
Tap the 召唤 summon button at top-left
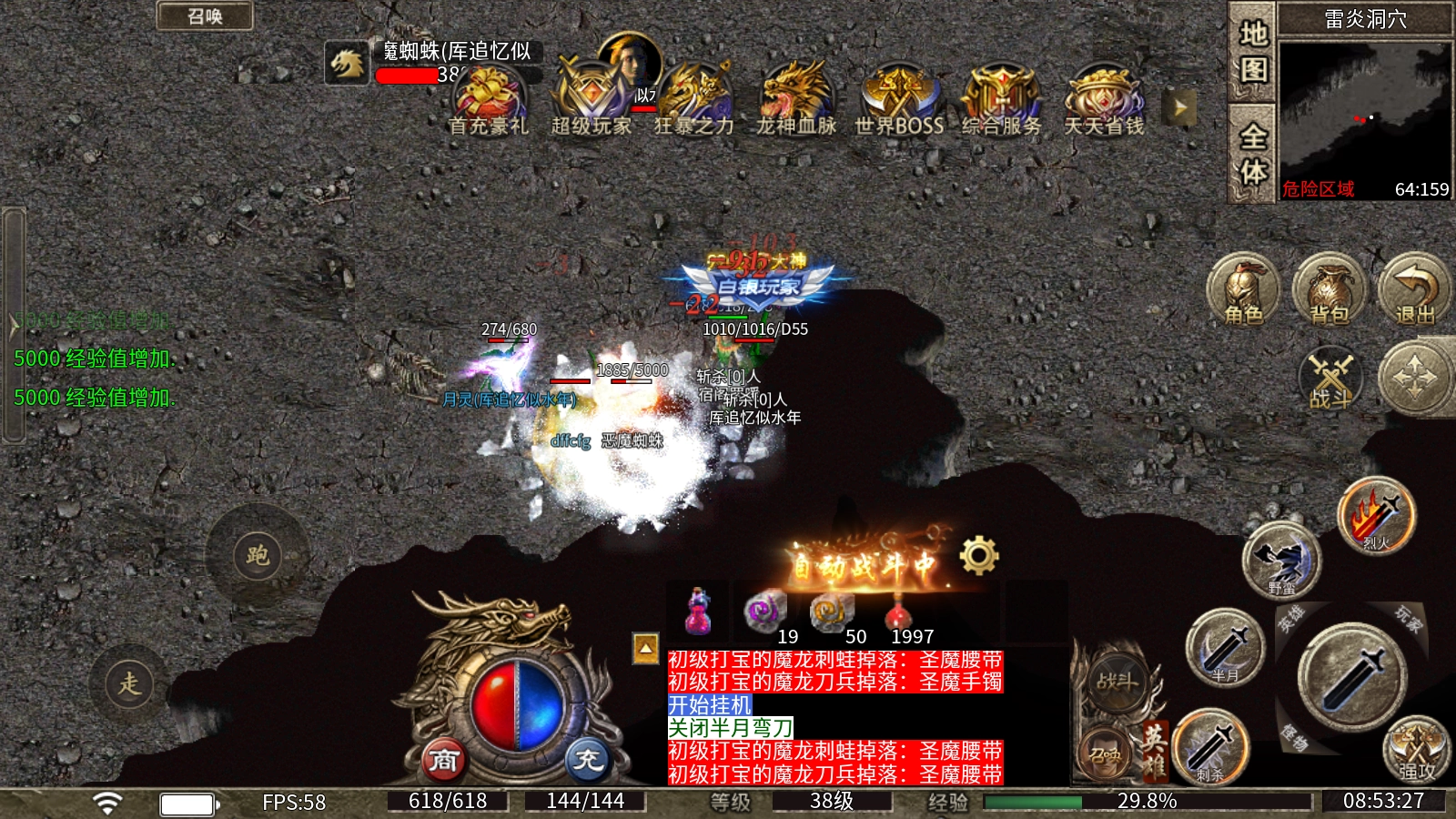[205, 16]
